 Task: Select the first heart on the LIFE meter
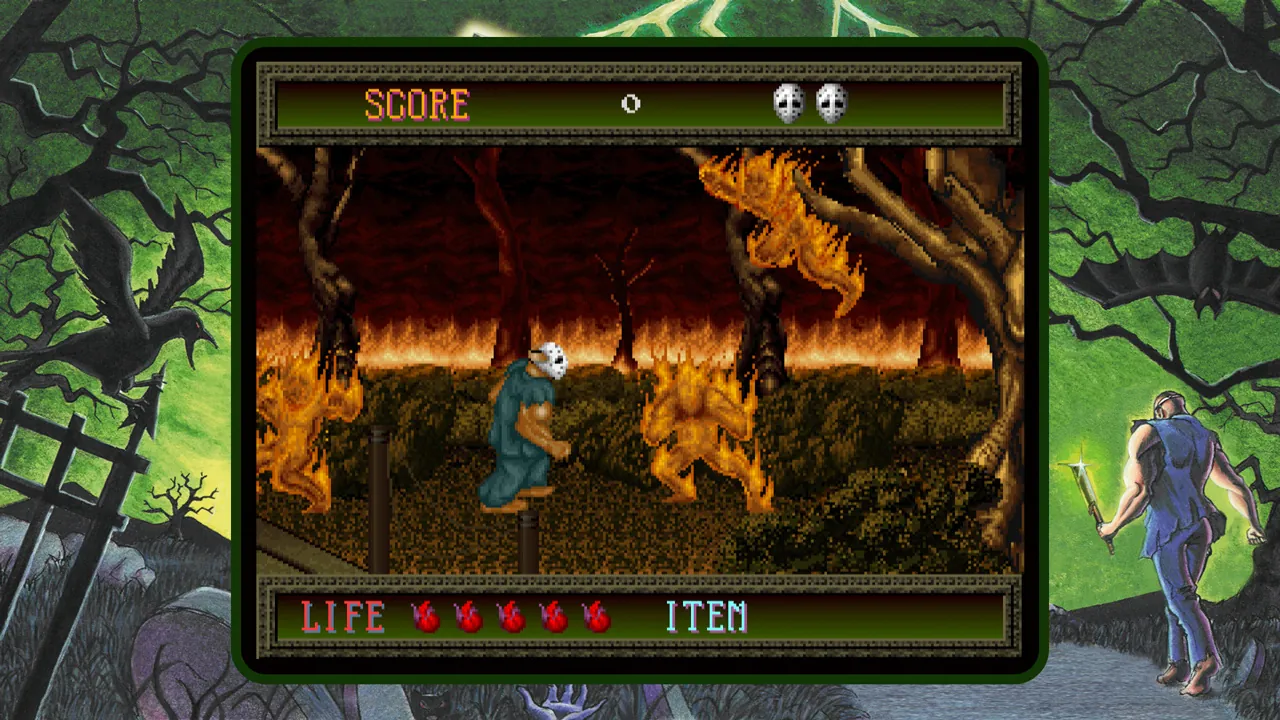424,617
